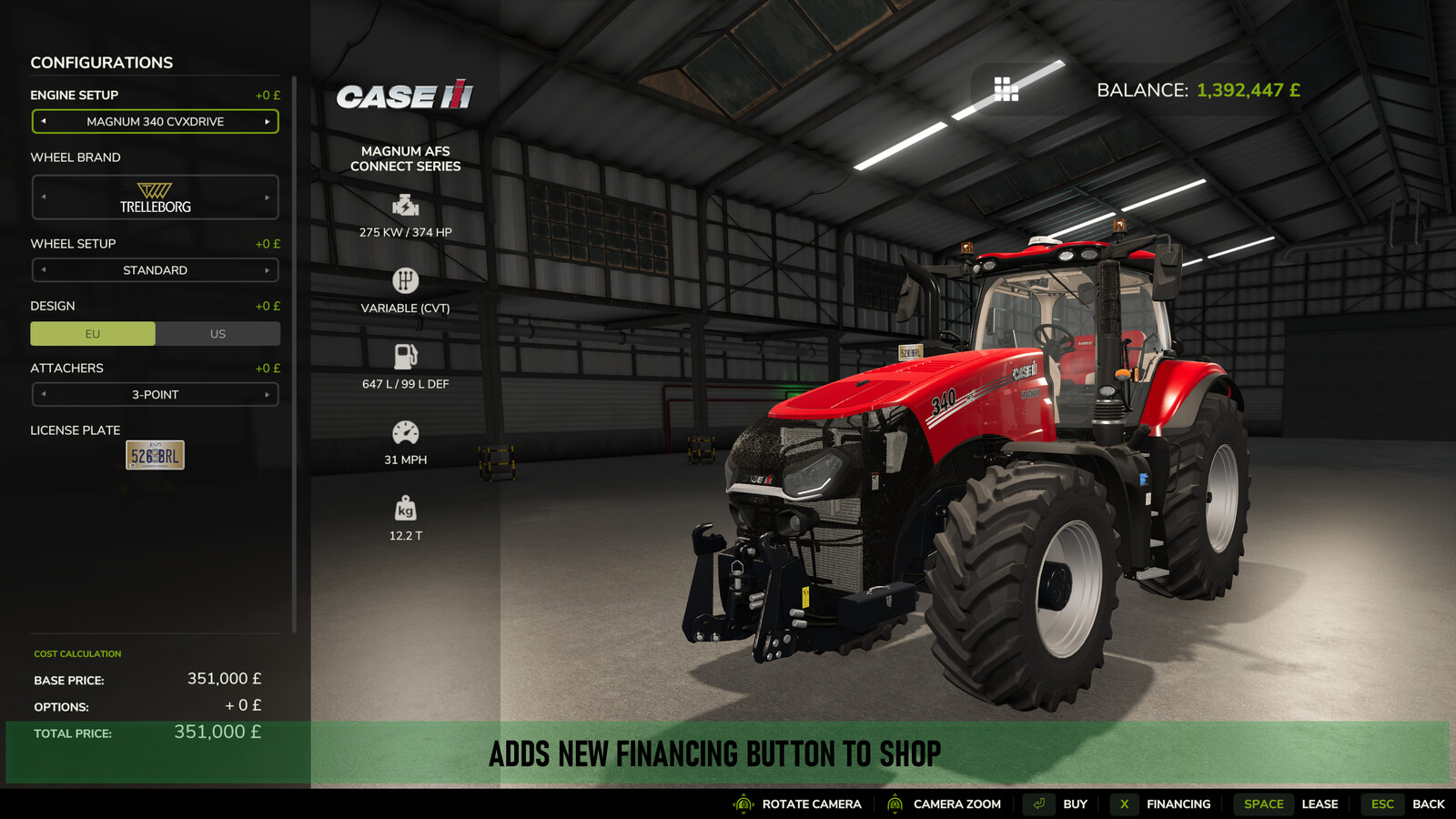Viewport: 1456px width, 819px height.
Task: Click the Case IH brand logo
Action: click(407, 95)
